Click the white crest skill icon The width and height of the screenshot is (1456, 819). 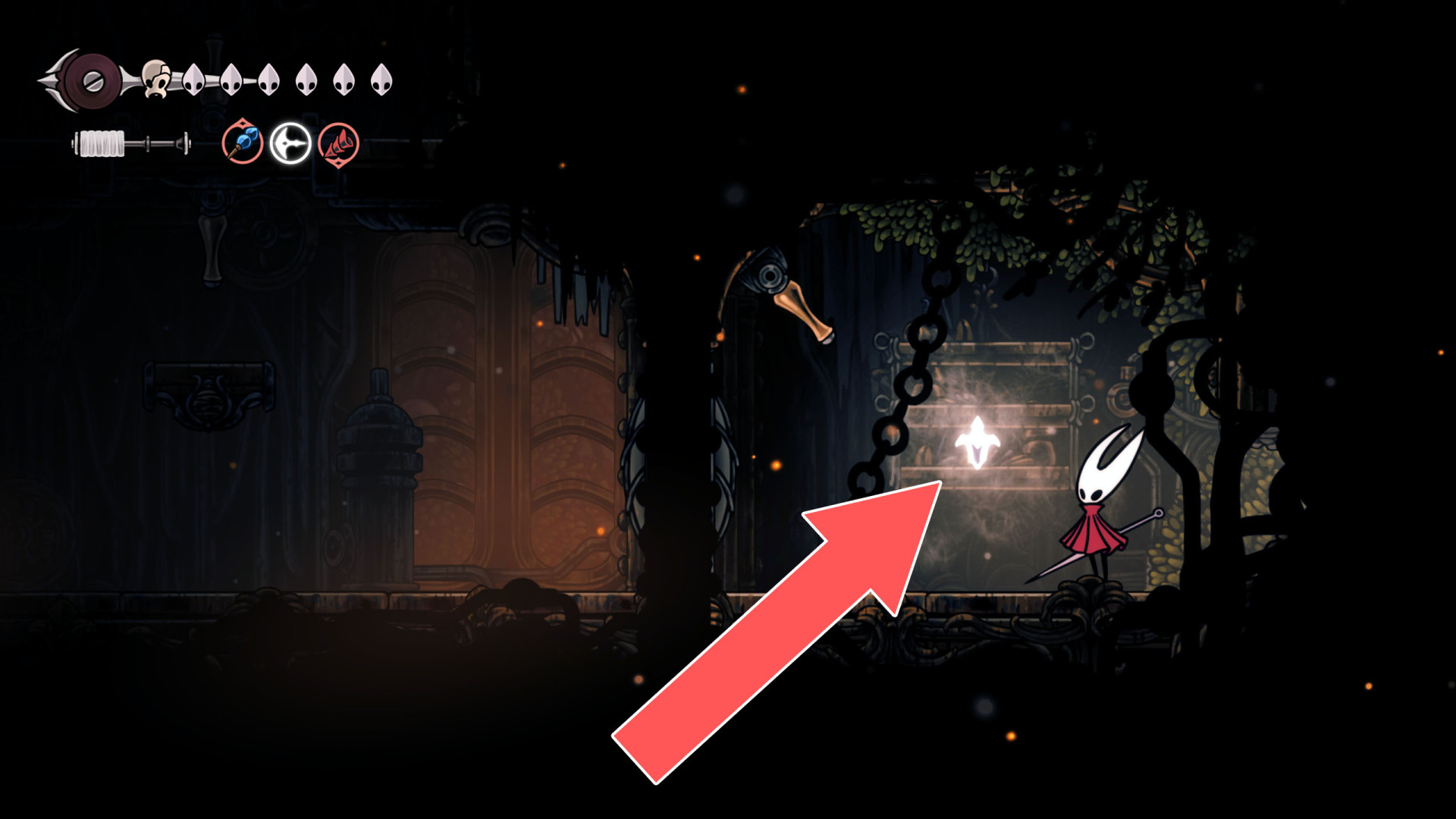292,143
